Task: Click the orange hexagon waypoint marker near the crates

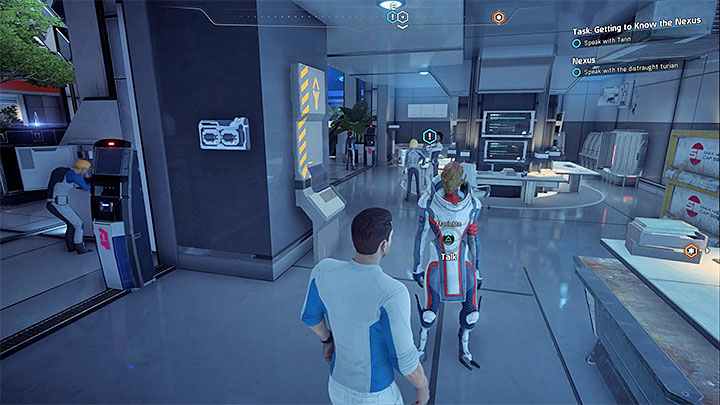Action: pyautogui.click(x=690, y=250)
